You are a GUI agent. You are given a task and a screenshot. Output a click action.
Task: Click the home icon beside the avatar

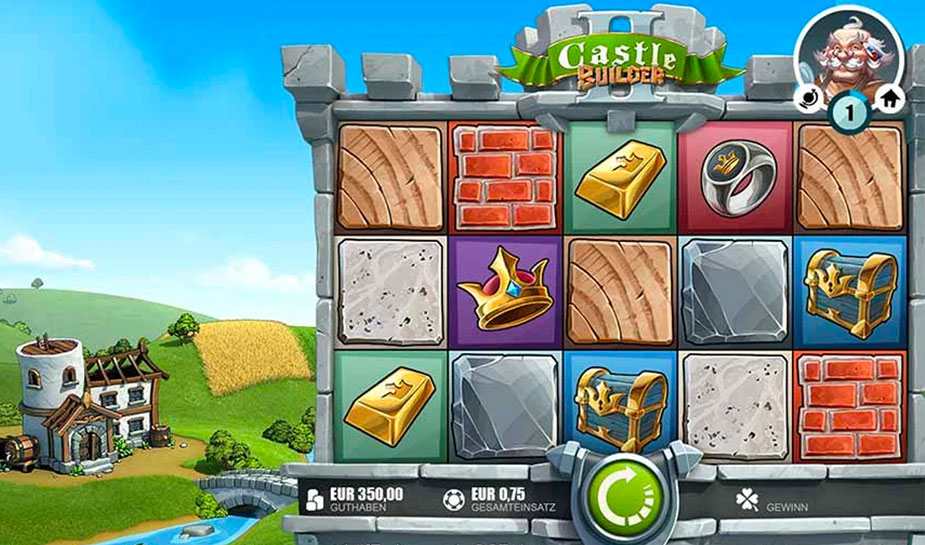click(x=889, y=98)
